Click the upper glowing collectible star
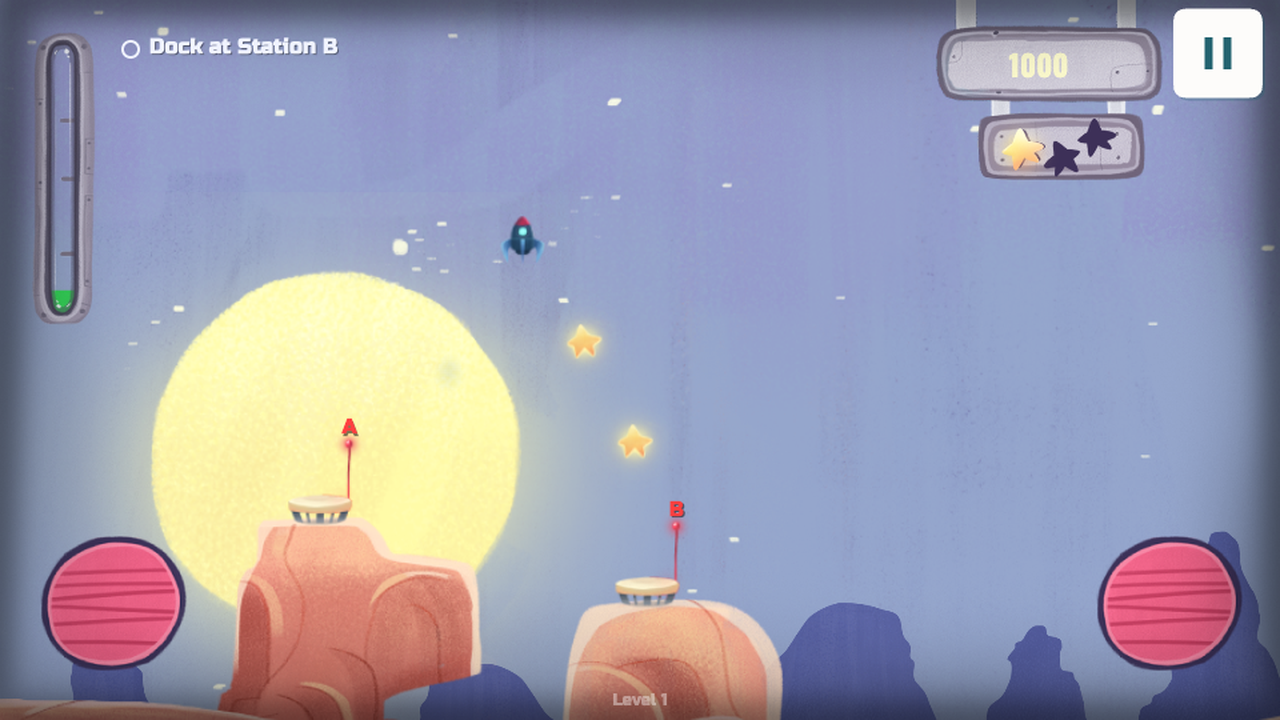The image size is (1280, 720). click(x=586, y=341)
